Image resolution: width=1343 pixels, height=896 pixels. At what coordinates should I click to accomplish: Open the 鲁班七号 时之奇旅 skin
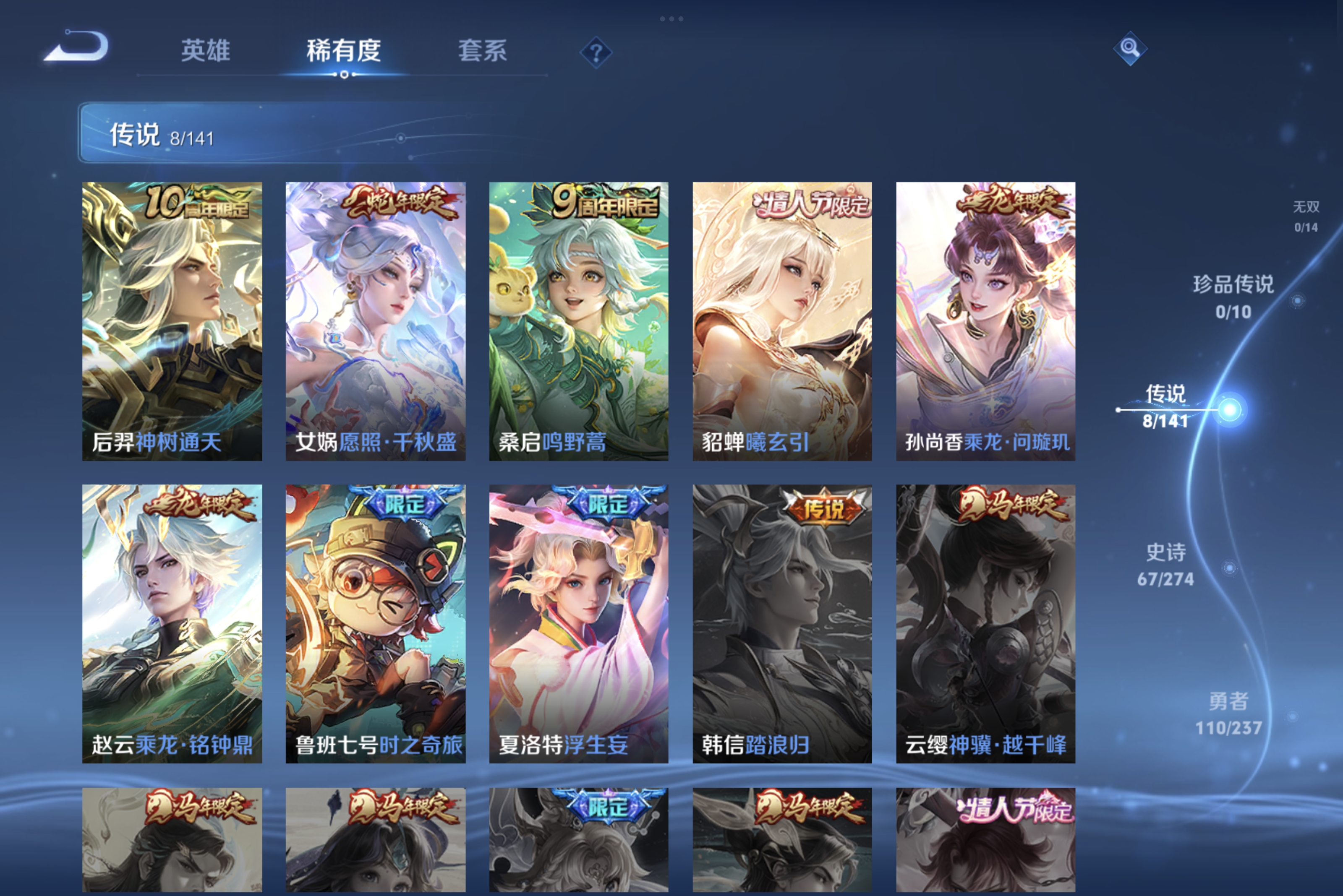click(374, 623)
